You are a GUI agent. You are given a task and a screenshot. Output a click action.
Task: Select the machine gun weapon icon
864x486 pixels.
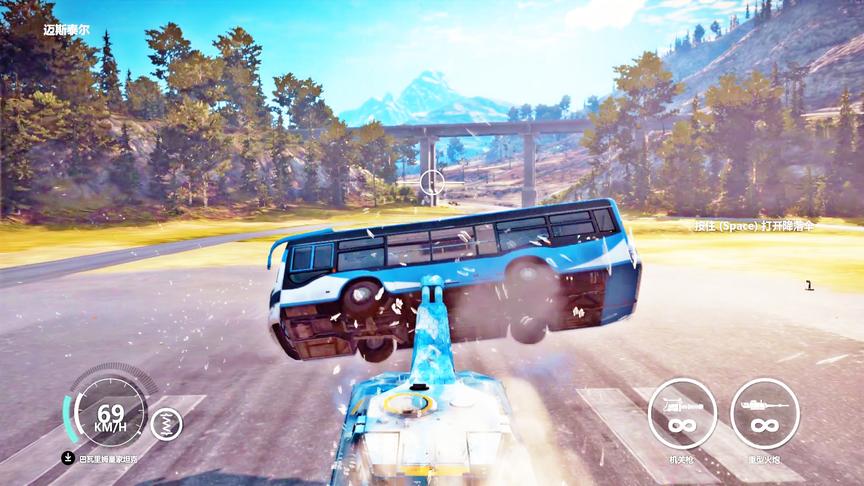click(x=682, y=412)
